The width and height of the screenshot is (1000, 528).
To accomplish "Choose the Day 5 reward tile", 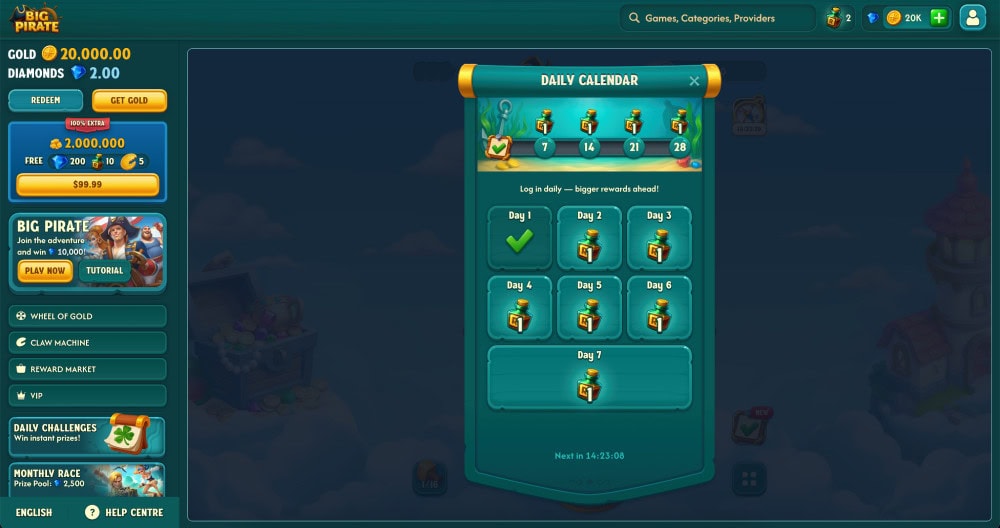I will (x=589, y=308).
